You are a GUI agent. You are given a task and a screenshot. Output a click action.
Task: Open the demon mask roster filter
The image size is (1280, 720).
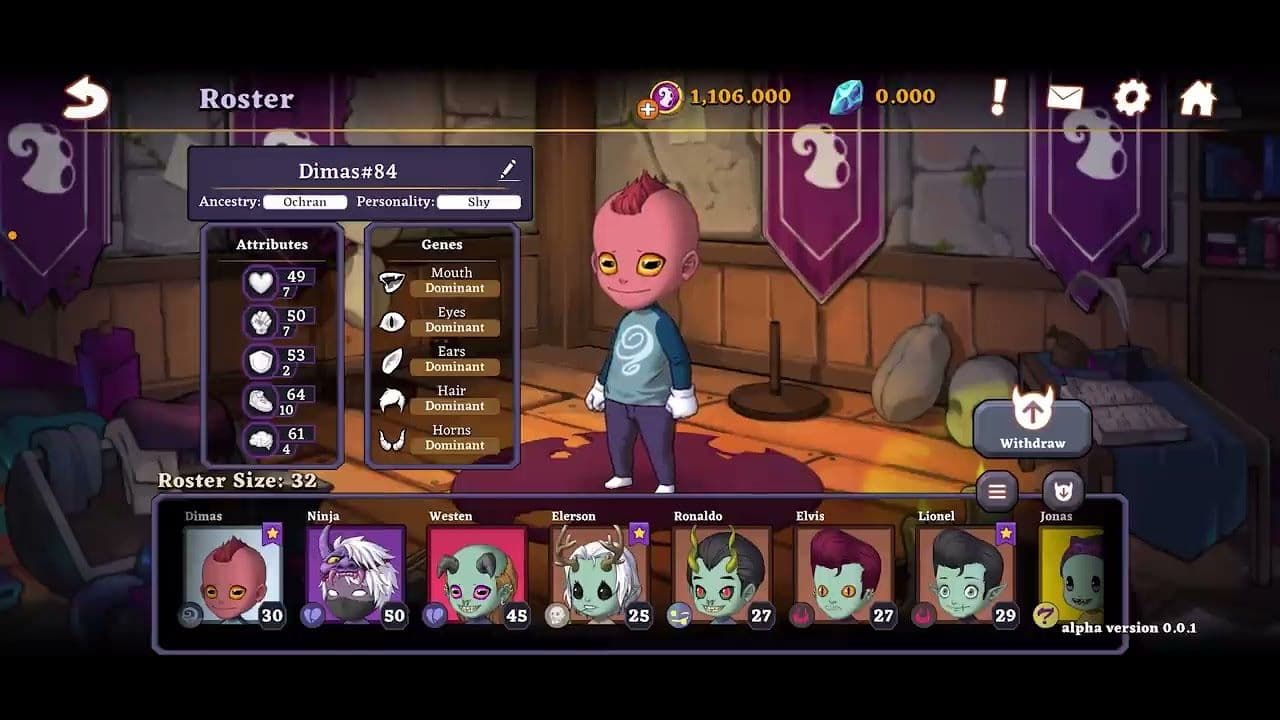(1063, 492)
